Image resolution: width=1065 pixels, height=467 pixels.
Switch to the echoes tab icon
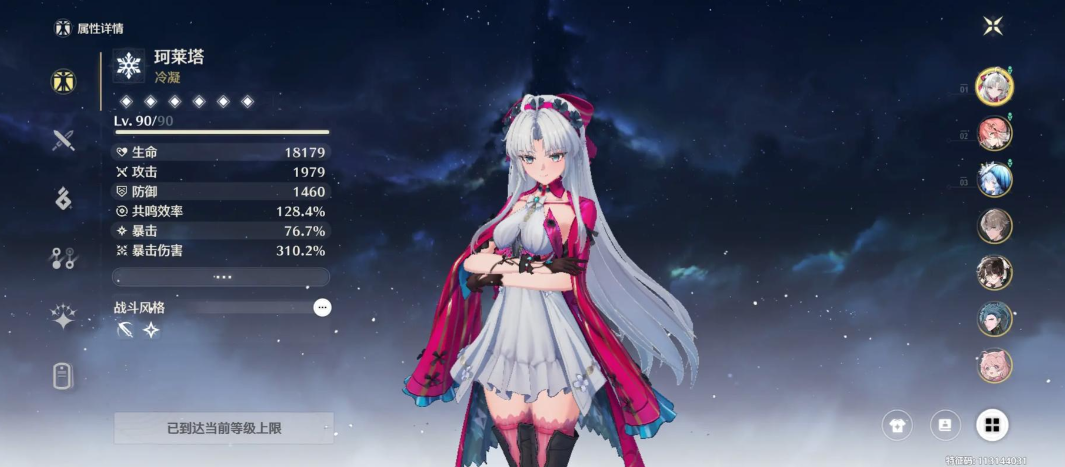[64, 199]
